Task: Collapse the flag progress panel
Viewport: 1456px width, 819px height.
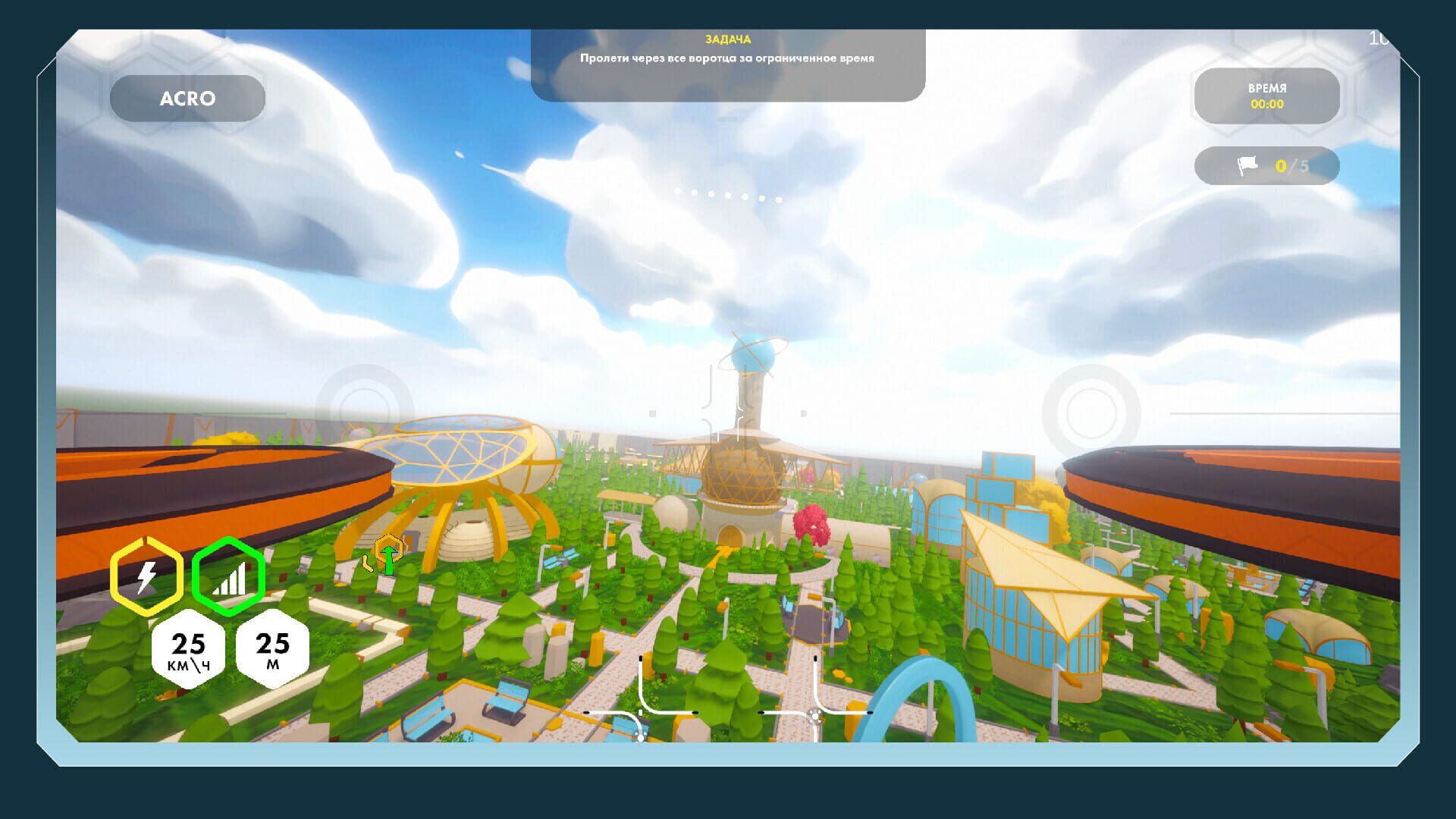Action: [x=1266, y=166]
